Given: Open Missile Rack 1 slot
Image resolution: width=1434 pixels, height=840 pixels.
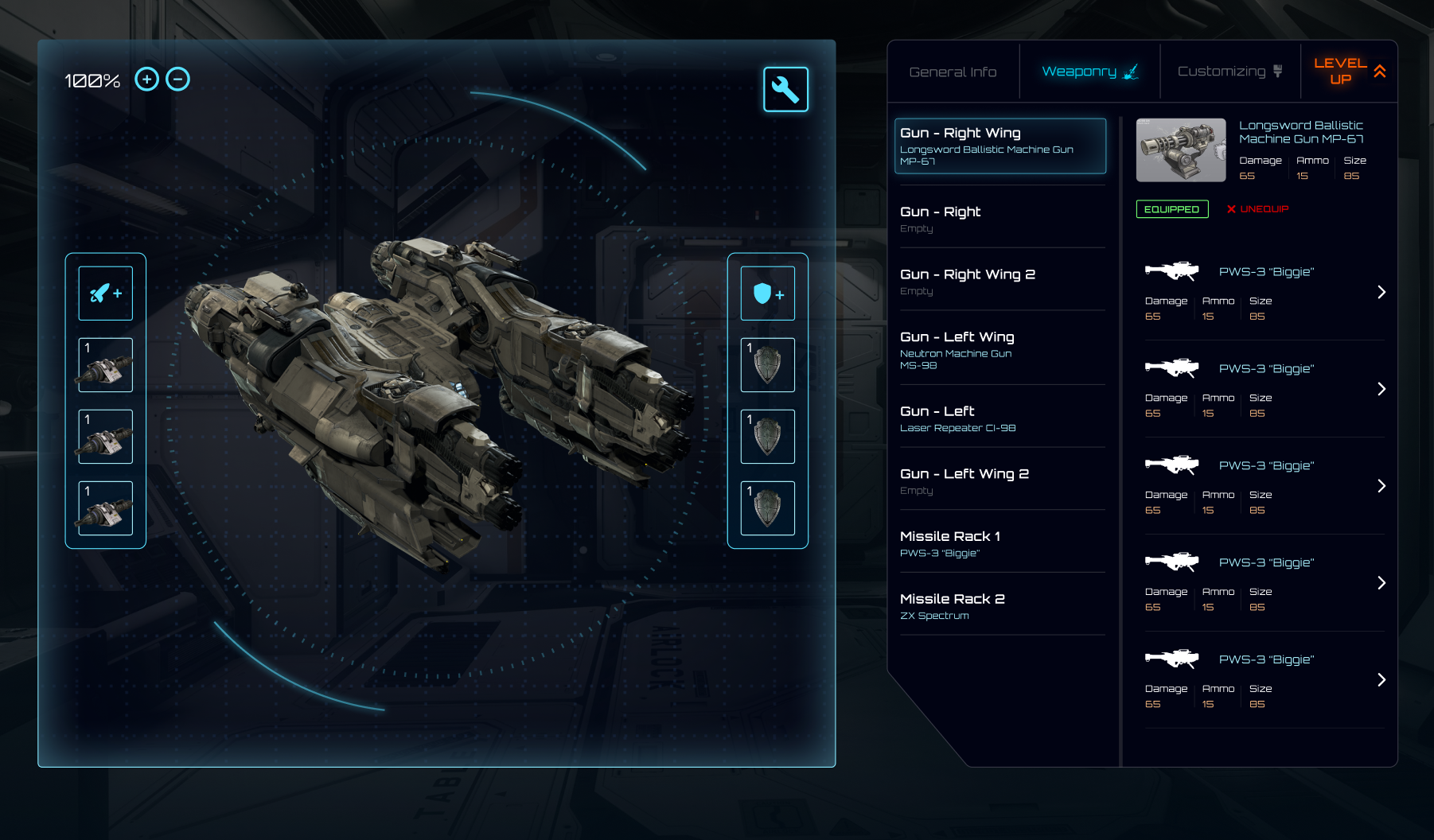Looking at the screenshot, I should click(1000, 543).
